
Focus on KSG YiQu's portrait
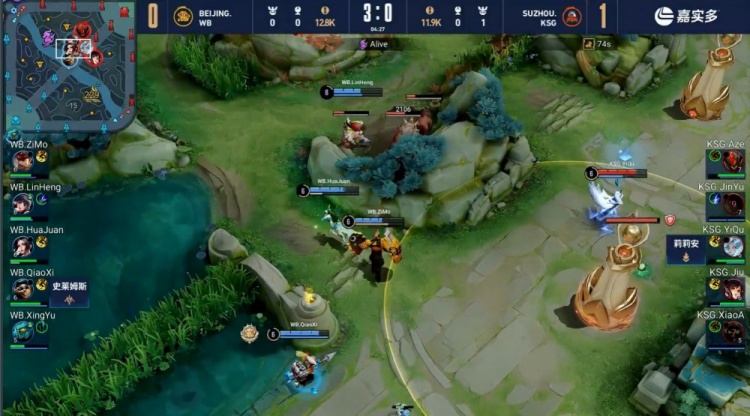727,247
